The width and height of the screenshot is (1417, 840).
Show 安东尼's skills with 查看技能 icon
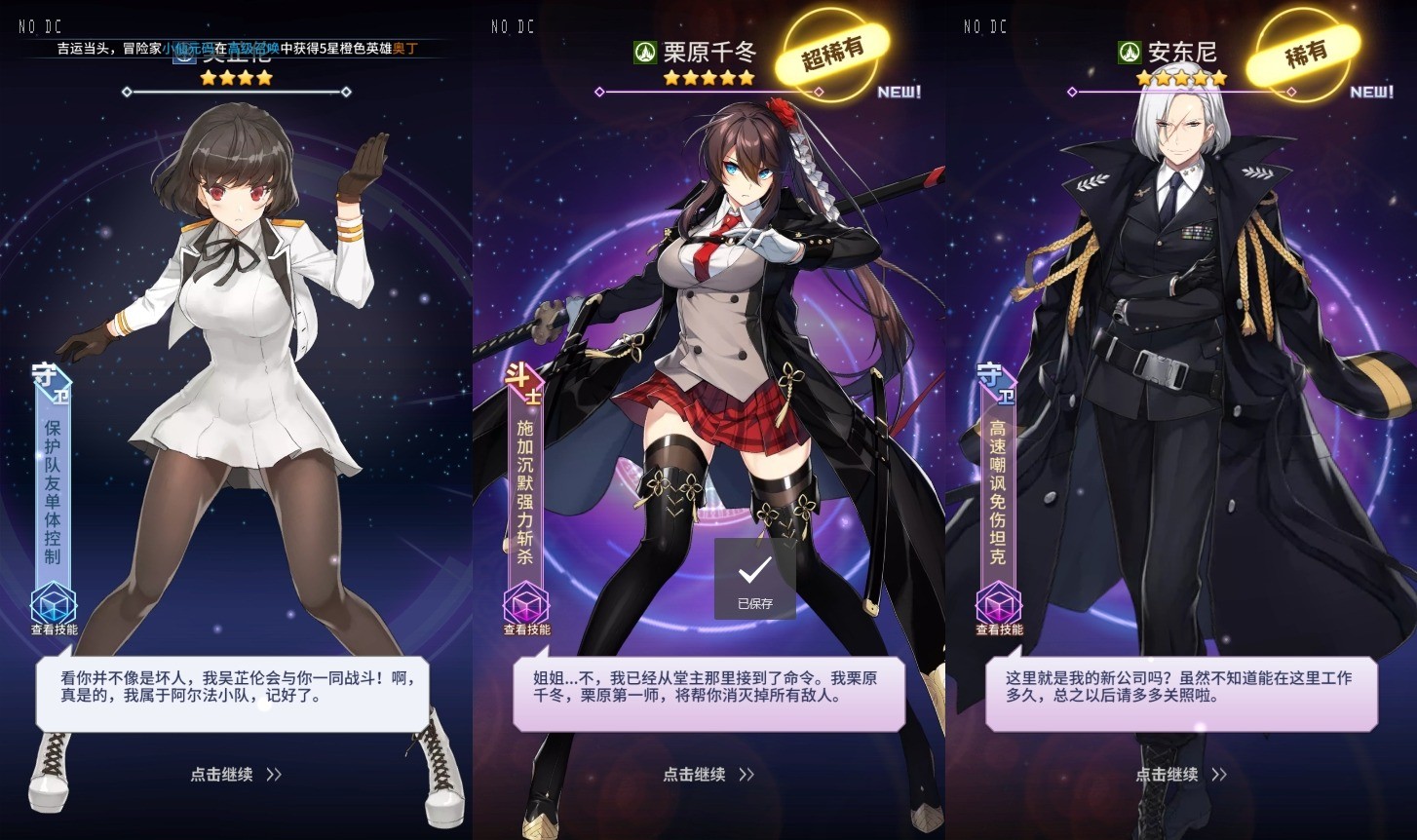(x=999, y=605)
